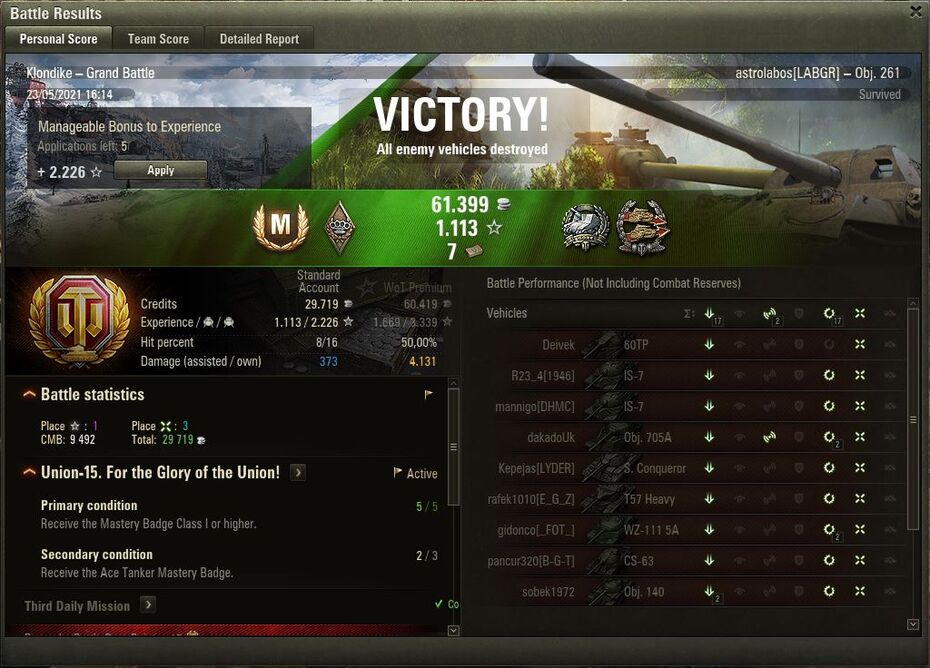Open the Detailed Report tab
Viewport: 930px width, 668px height.
tap(259, 39)
